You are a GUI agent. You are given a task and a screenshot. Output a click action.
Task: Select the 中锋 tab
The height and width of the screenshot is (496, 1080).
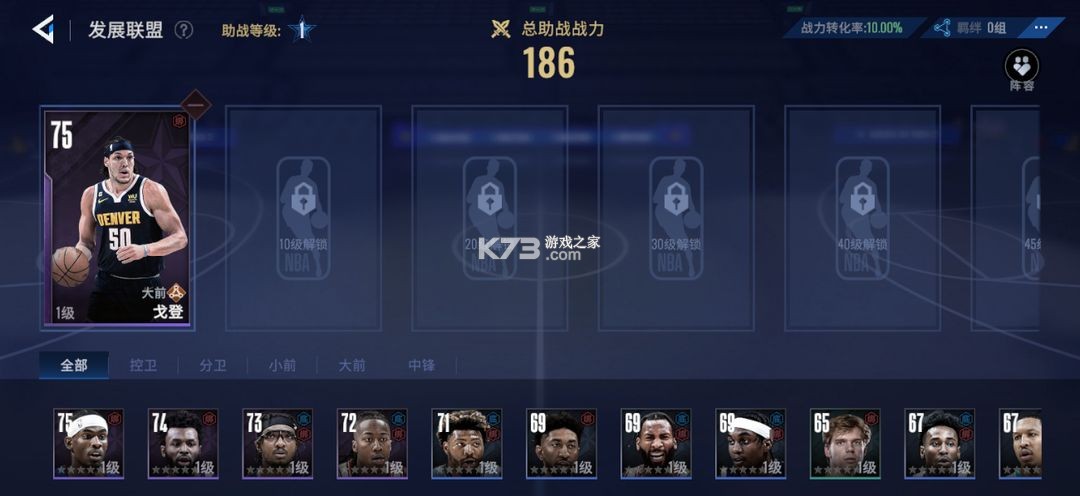tap(421, 365)
